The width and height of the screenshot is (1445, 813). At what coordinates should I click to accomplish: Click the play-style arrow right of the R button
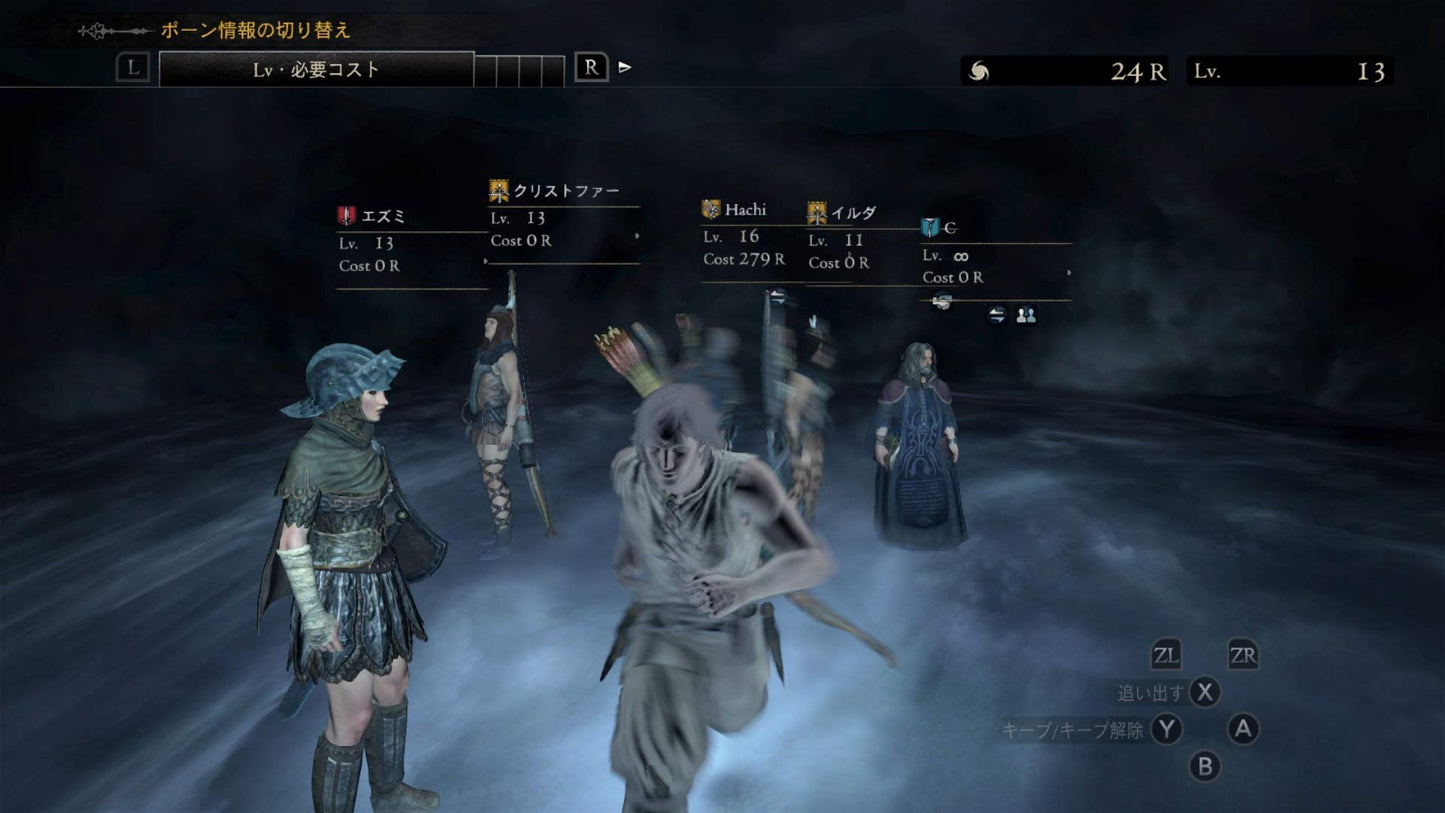pos(623,67)
